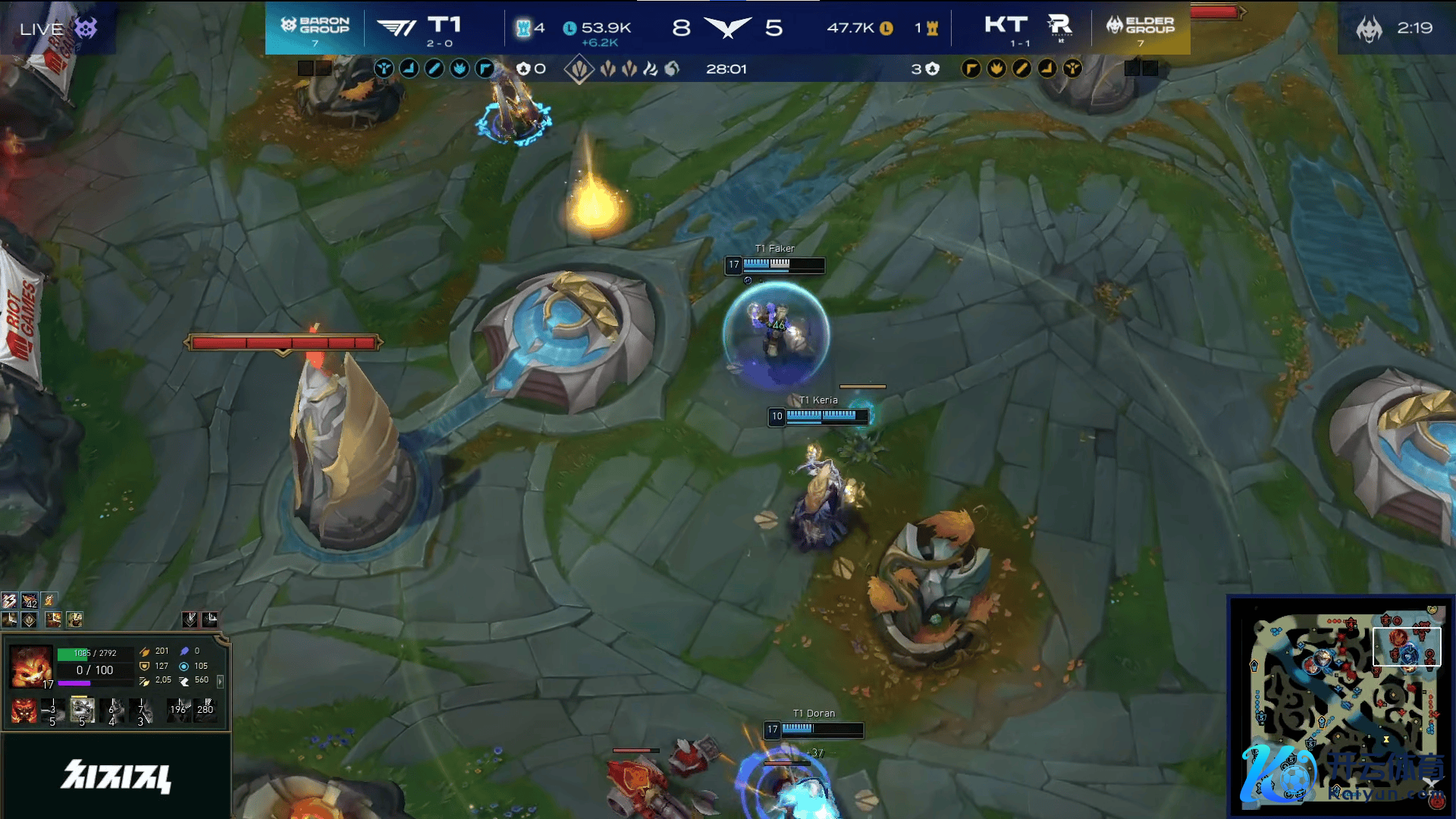Click the lightning bolt buff icon
Viewport: 1456px width, 819px height.
10,601
